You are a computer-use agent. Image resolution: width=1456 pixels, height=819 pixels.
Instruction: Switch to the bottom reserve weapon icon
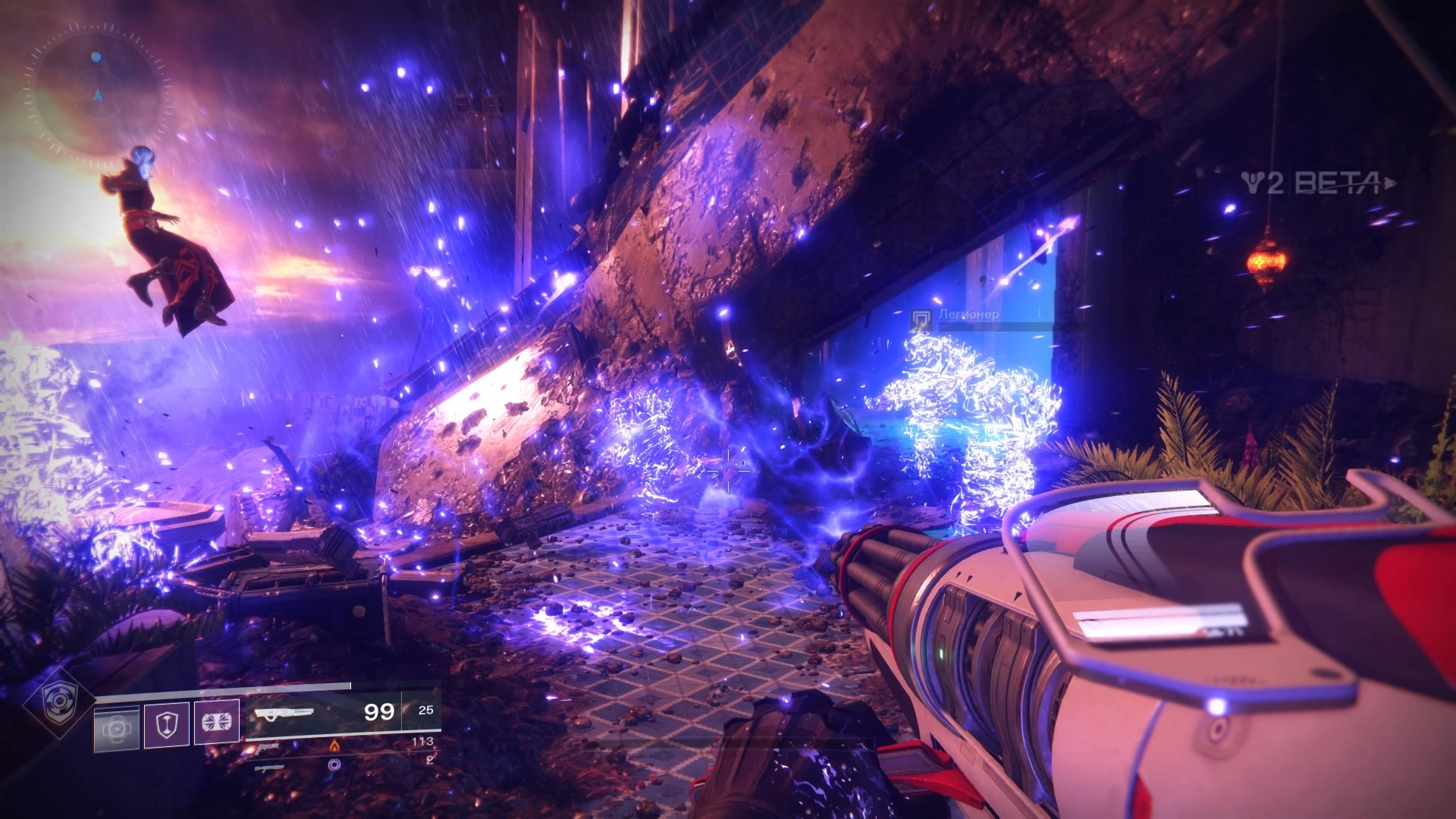[x=269, y=767]
